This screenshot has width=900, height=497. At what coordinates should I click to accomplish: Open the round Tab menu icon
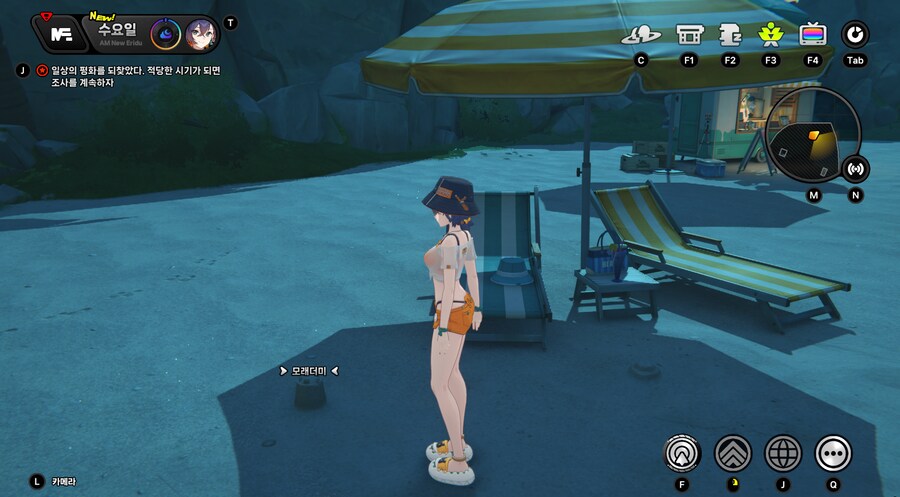coord(855,35)
